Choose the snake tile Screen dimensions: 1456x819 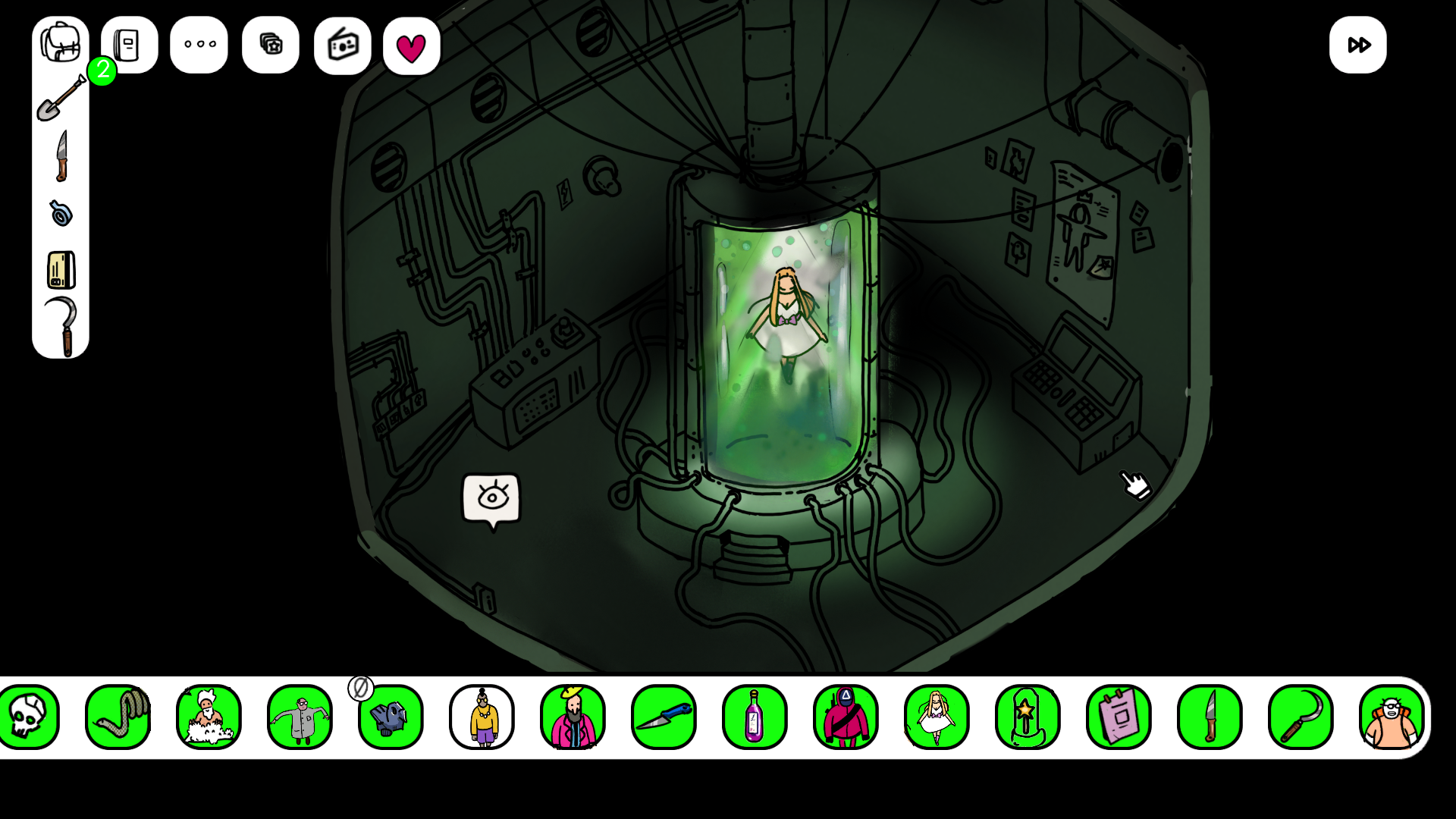[118, 717]
